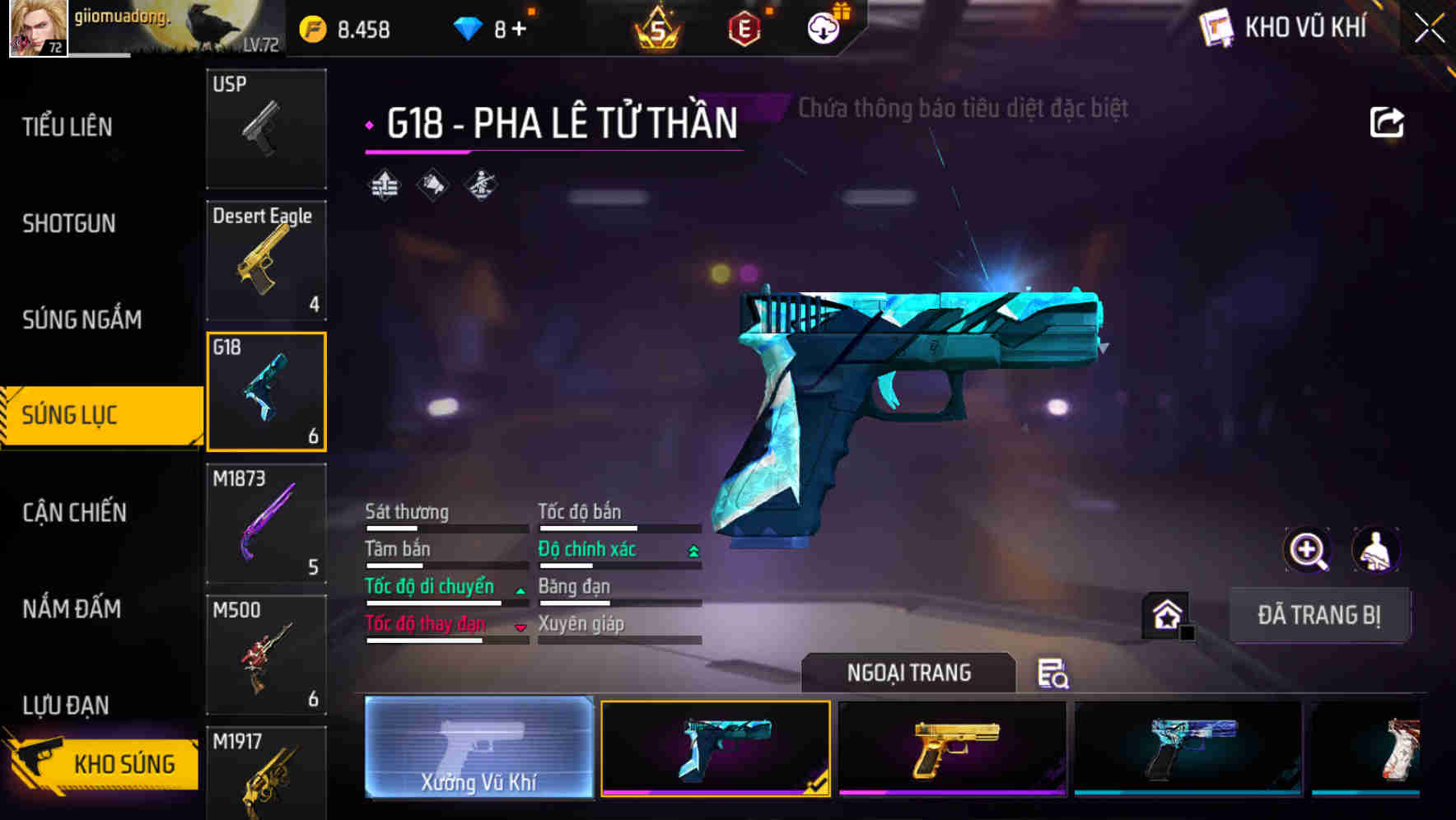Toggle the Độ chính xác accuracy boost indicator
The width and height of the screenshot is (1456, 820).
tap(690, 549)
